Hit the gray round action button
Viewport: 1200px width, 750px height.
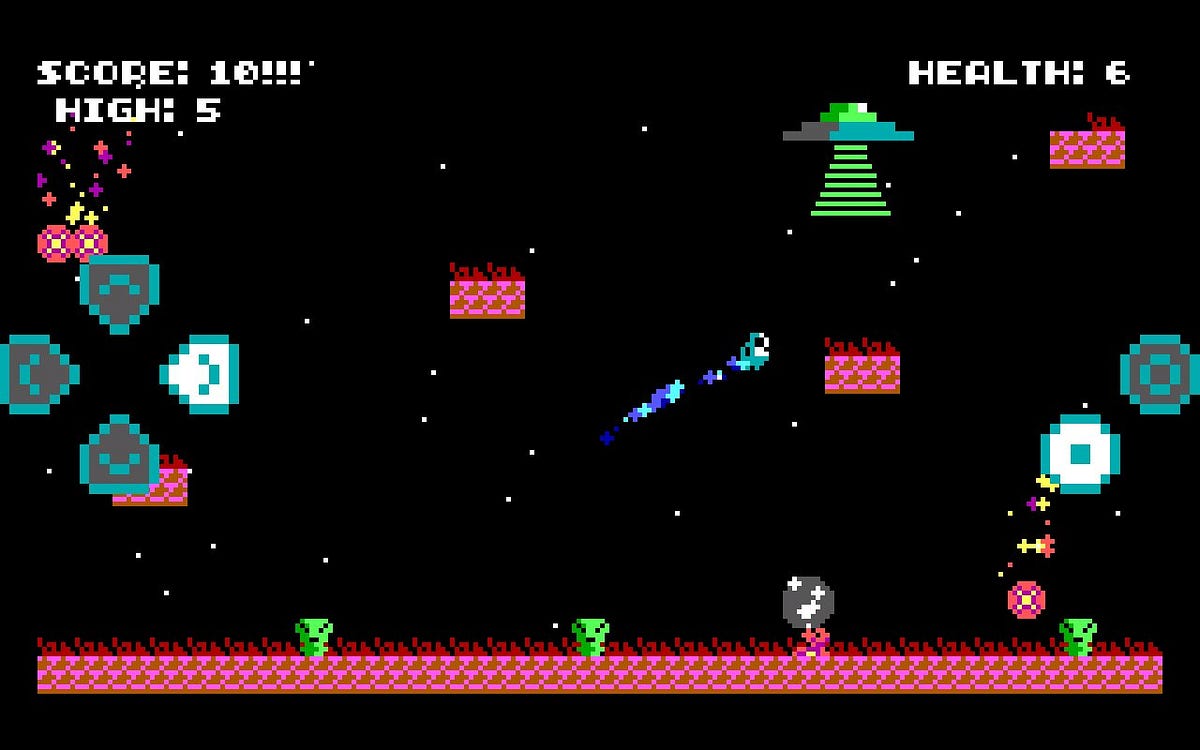pyautogui.click(x=1159, y=374)
